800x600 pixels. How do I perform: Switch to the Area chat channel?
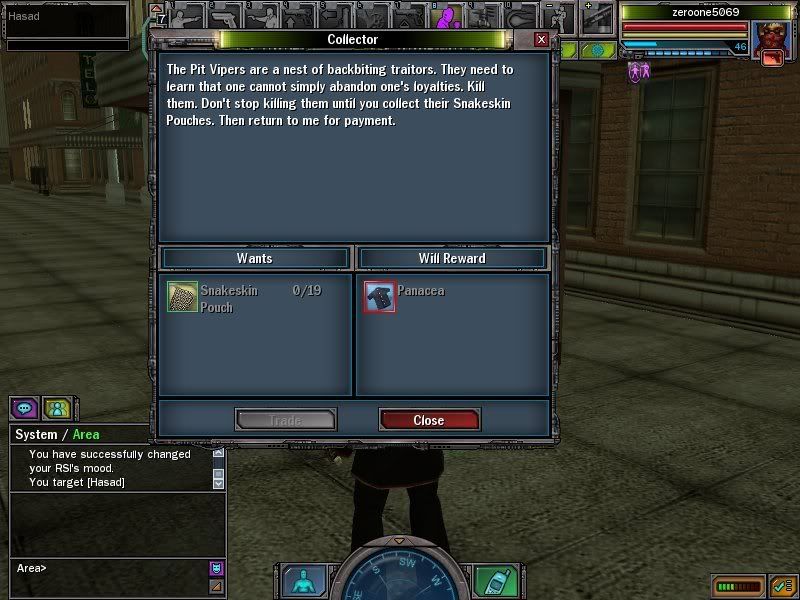tap(86, 435)
